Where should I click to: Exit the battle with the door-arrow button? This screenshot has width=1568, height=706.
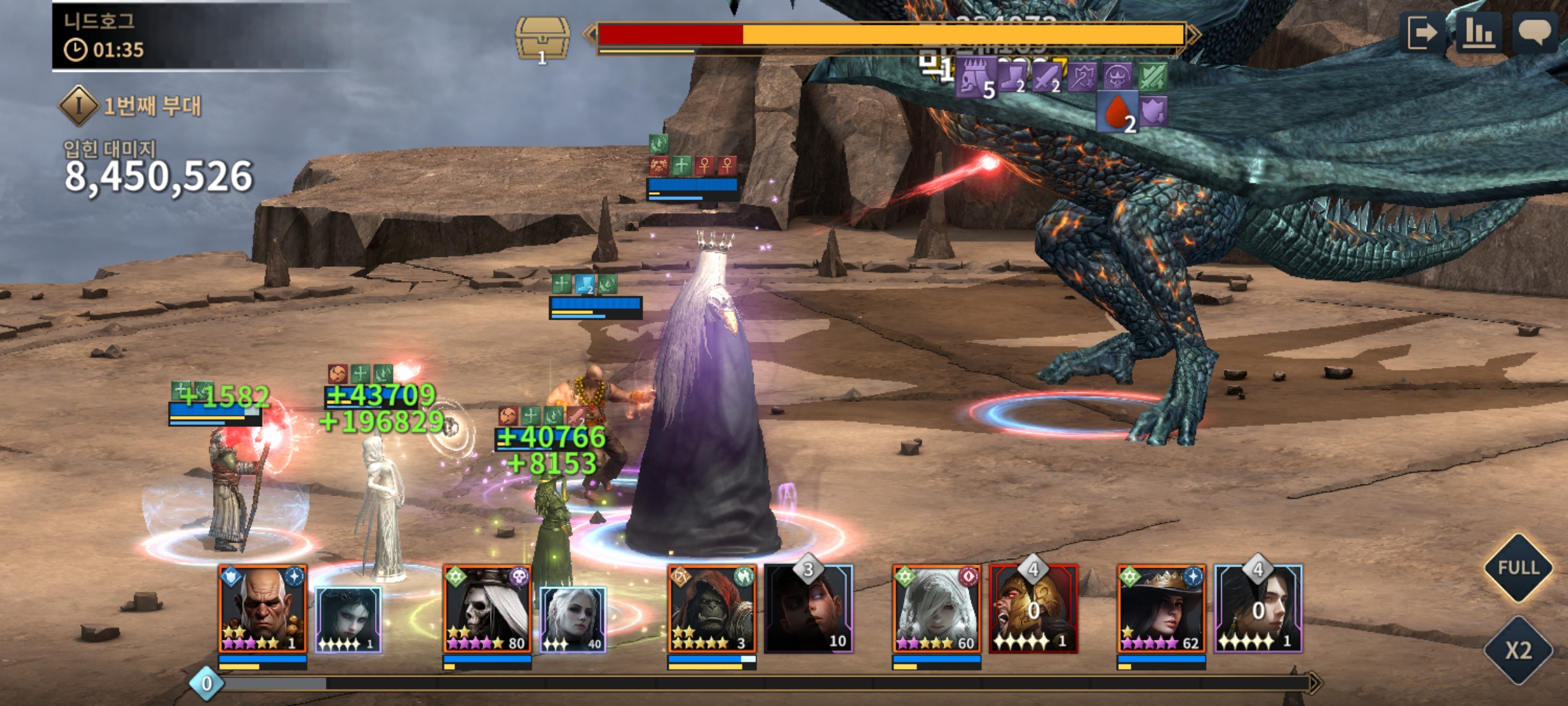[1422, 33]
